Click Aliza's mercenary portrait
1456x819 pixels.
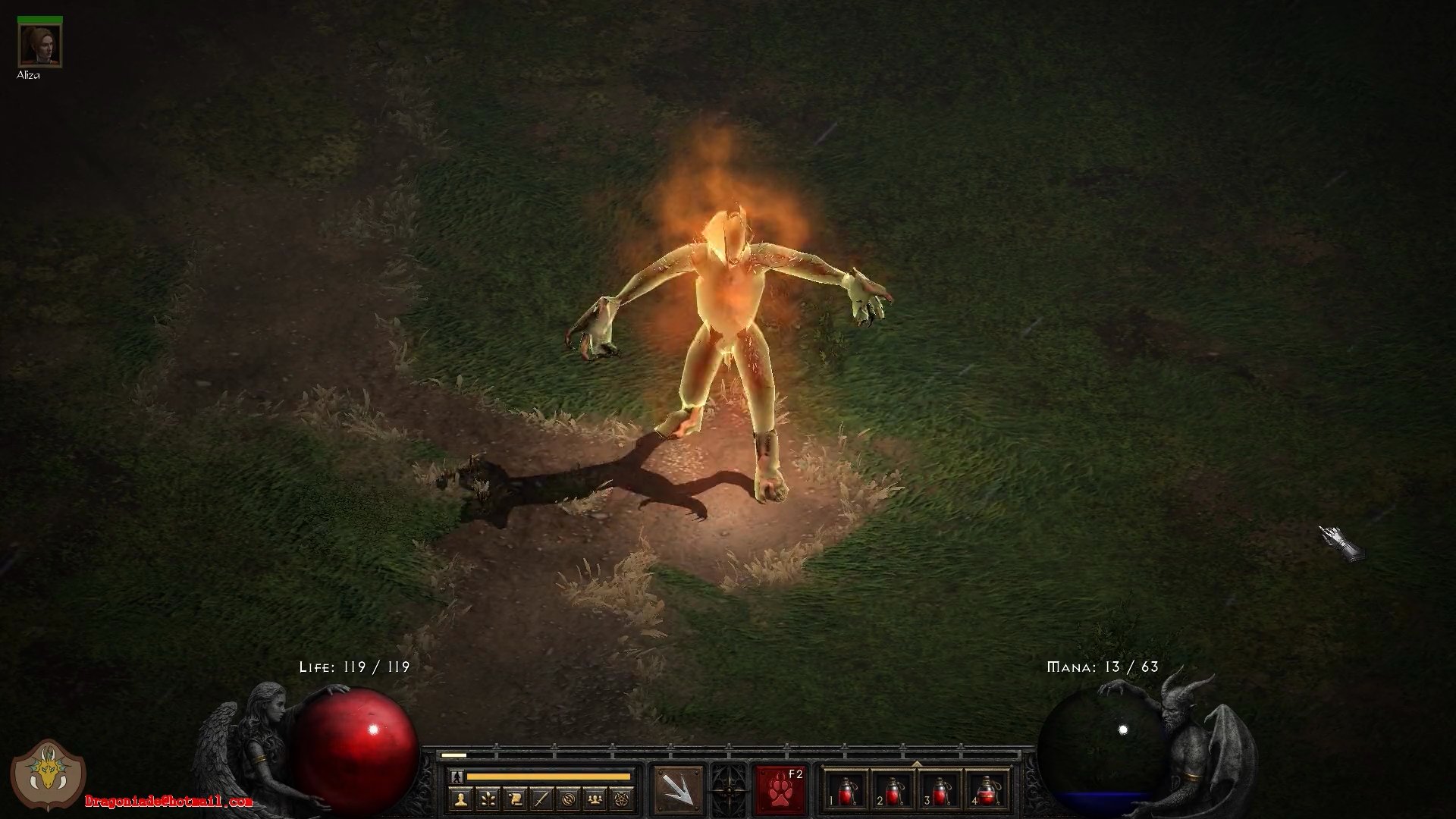click(x=39, y=45)
